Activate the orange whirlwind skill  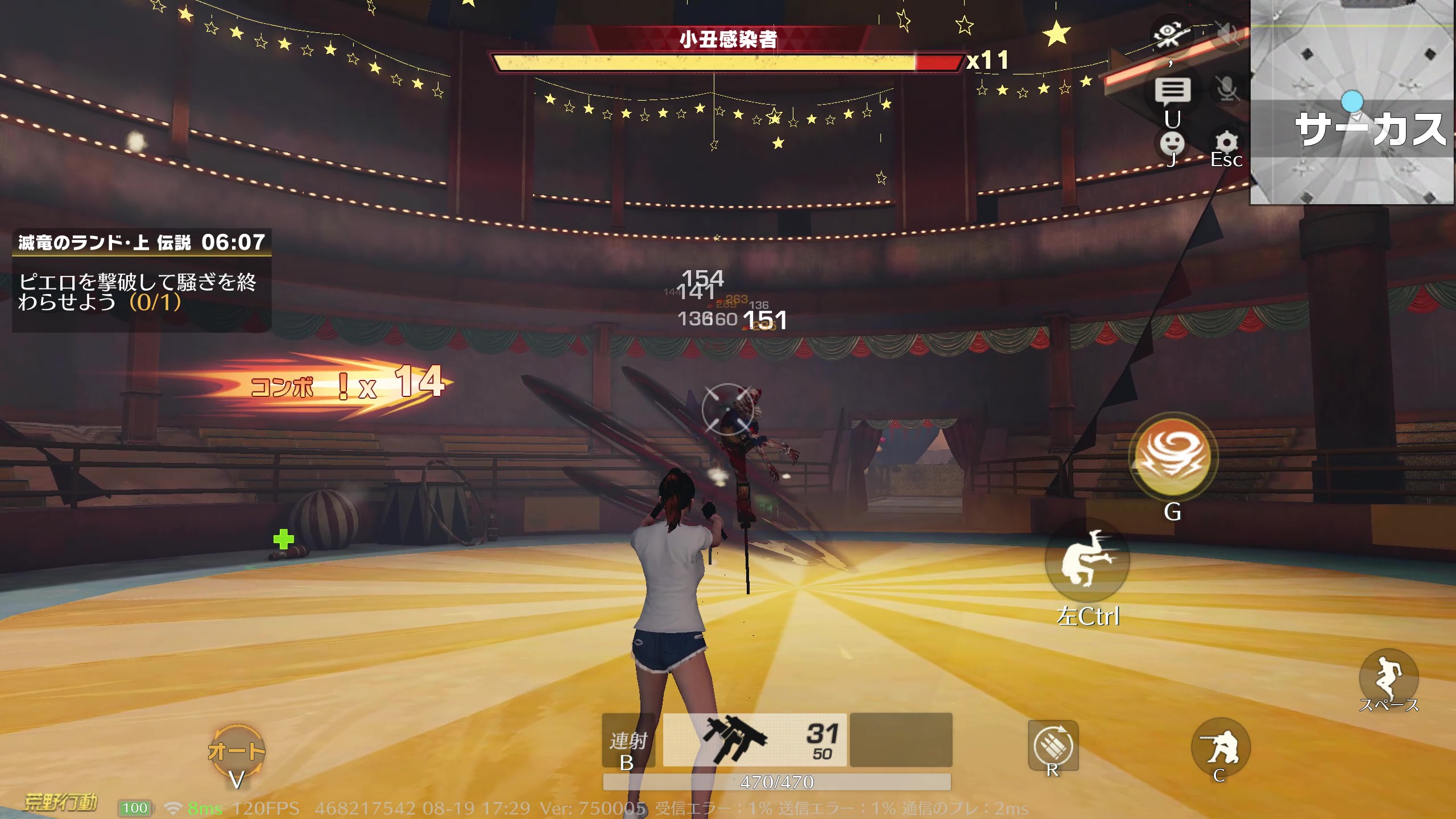click(1173, 456)
